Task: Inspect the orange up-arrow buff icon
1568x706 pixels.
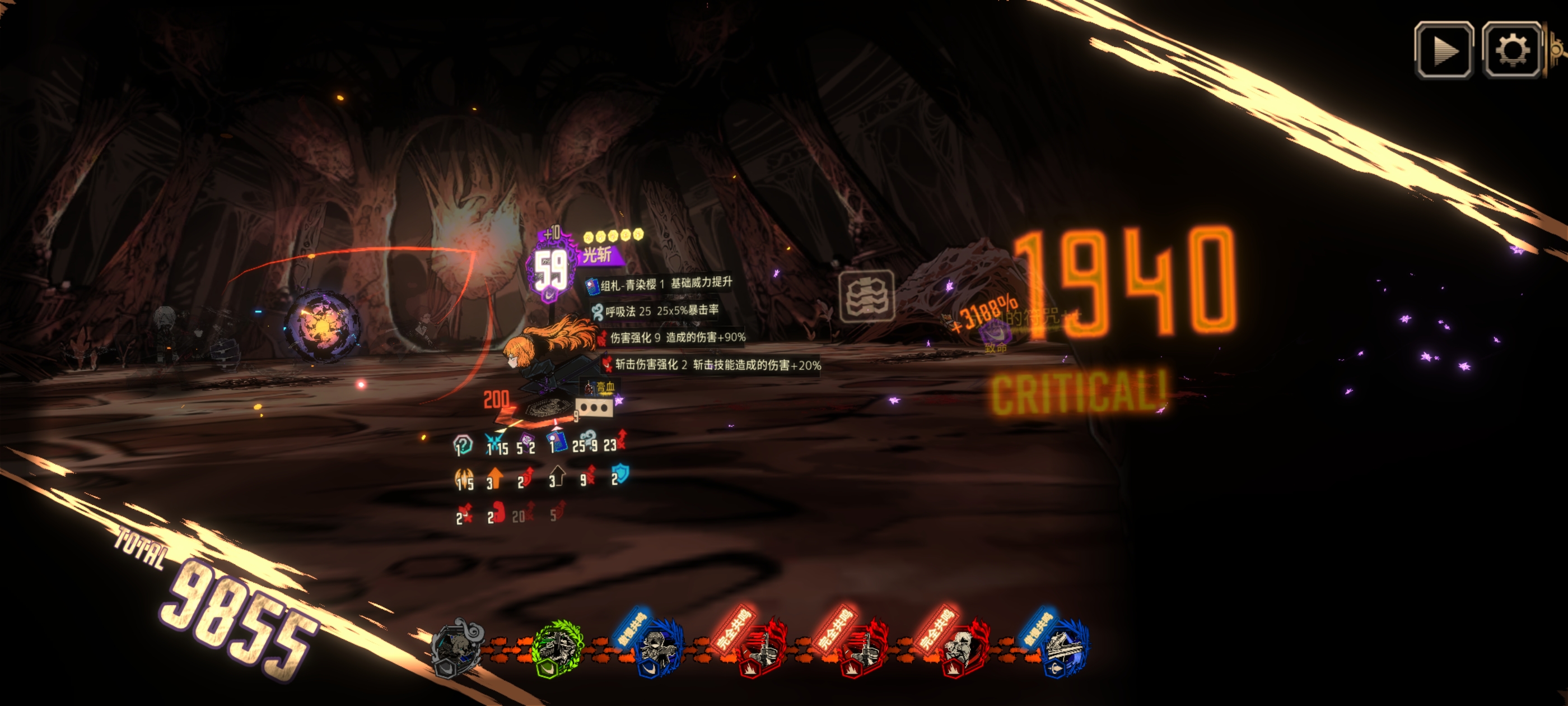Action: (x=495, y=477)
